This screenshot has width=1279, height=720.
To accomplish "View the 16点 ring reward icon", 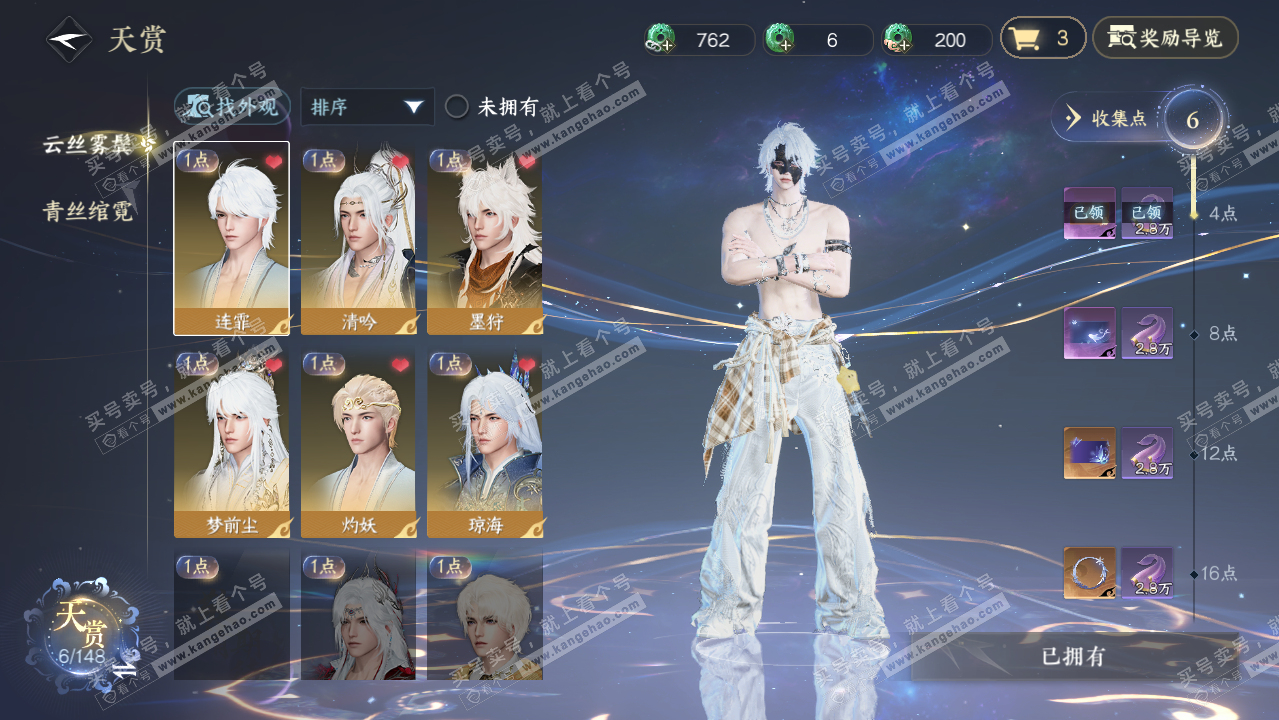I will [1088, 573].
